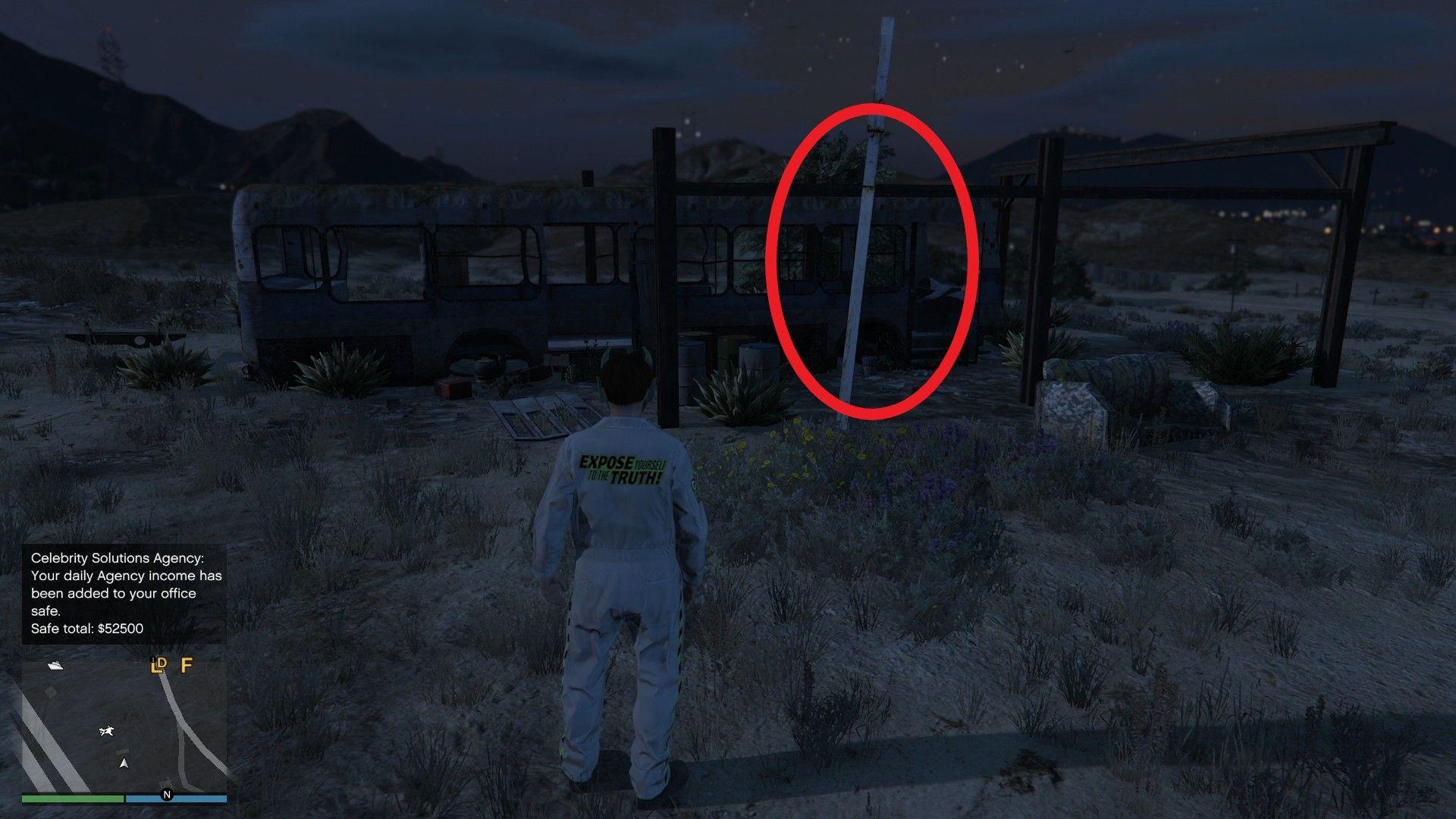
Task: Click the yellow D blip on the minimap
Action: pos(163,662)
